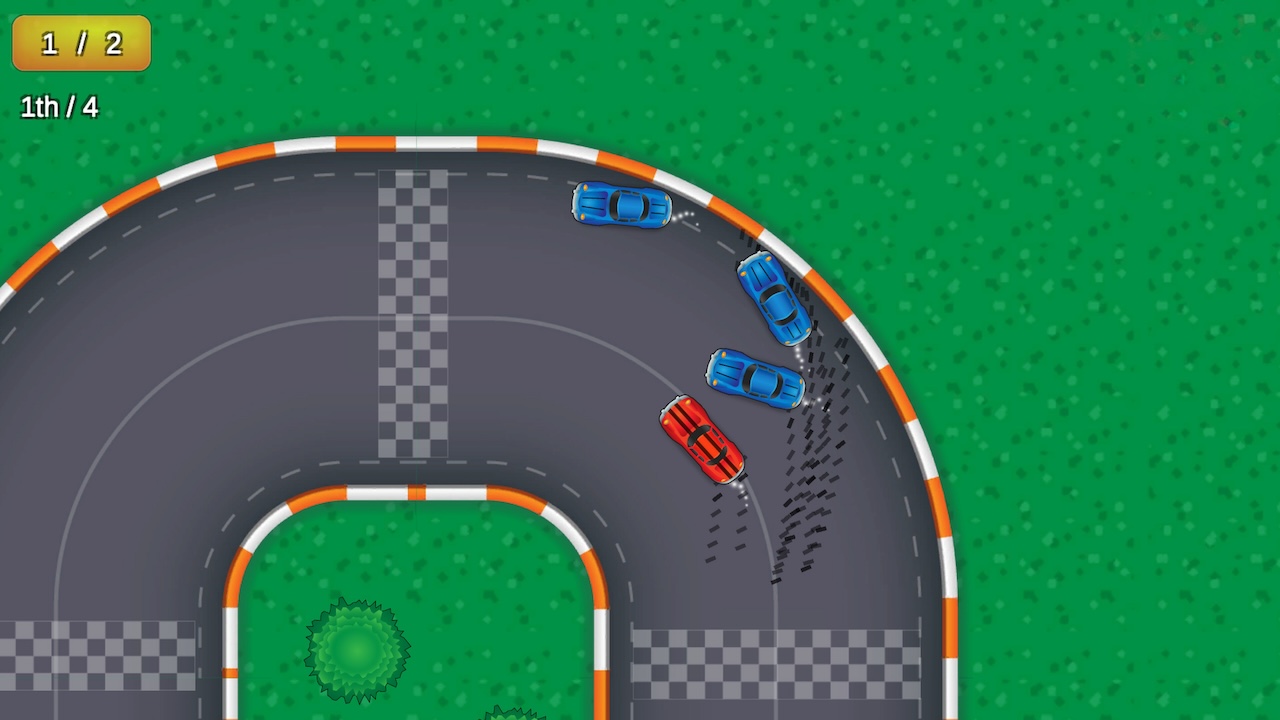The image size is (1280, 720).
Task: Select the blue car closest to the red car
Action: pos(755,378)
